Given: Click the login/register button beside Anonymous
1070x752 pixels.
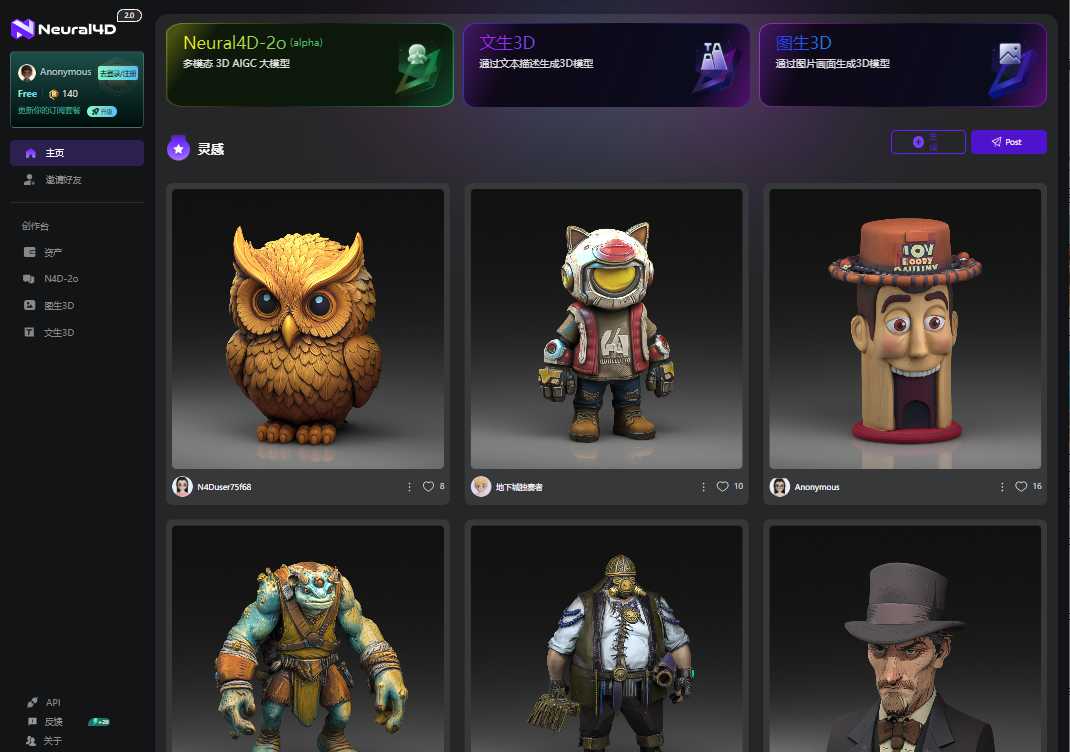Looking at the screenshot, I should point(118,73).
